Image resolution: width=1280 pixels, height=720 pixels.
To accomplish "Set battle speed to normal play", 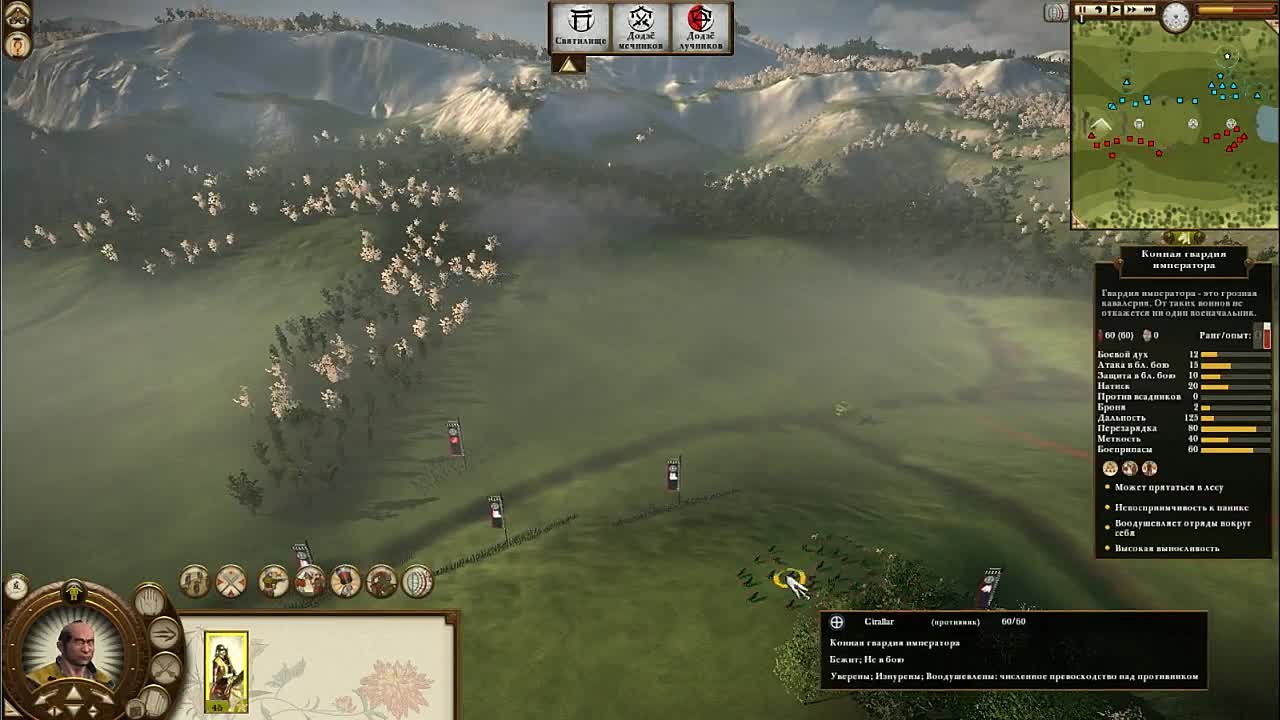I will click(1115, 10).
